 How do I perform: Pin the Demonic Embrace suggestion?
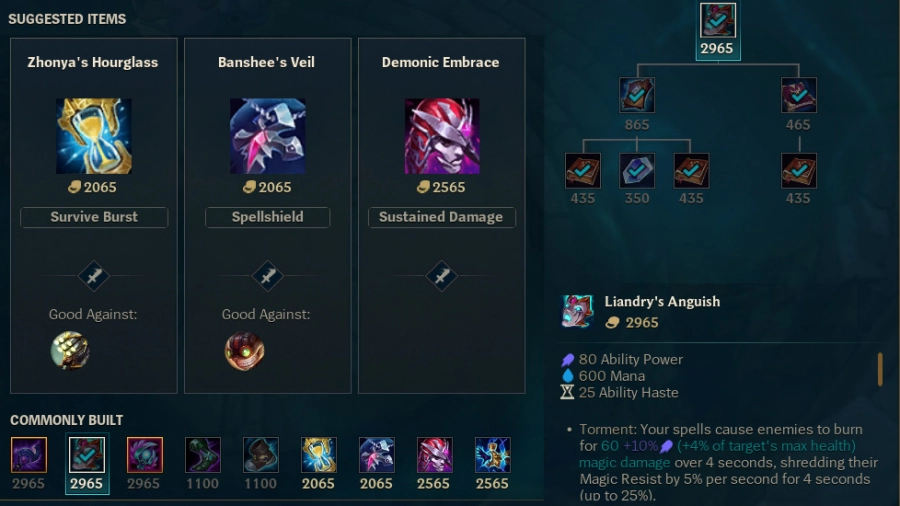coord(441,275)
